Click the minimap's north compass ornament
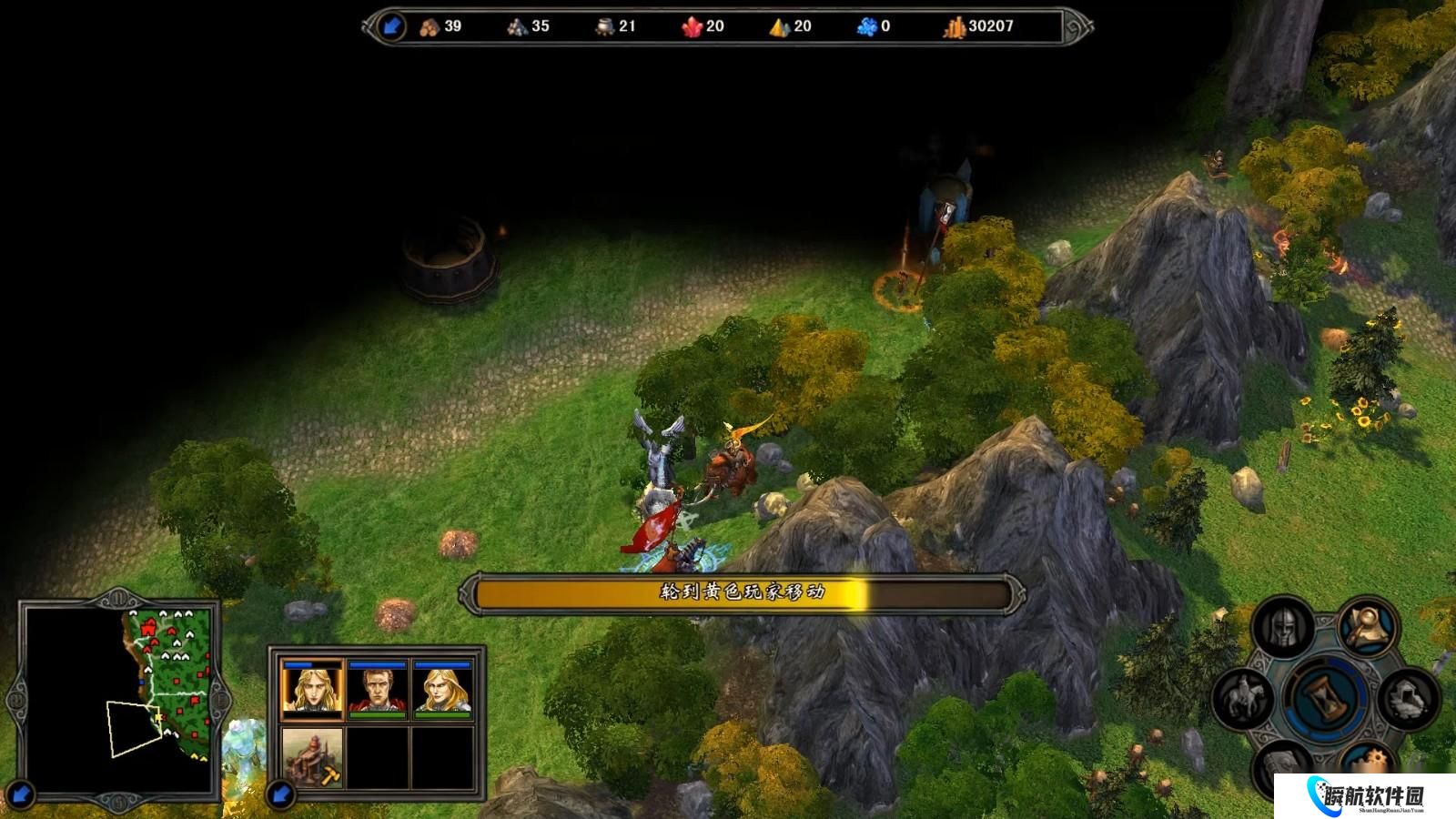Viewport: 1456px width, 819px height. click(x=121, y=599)
